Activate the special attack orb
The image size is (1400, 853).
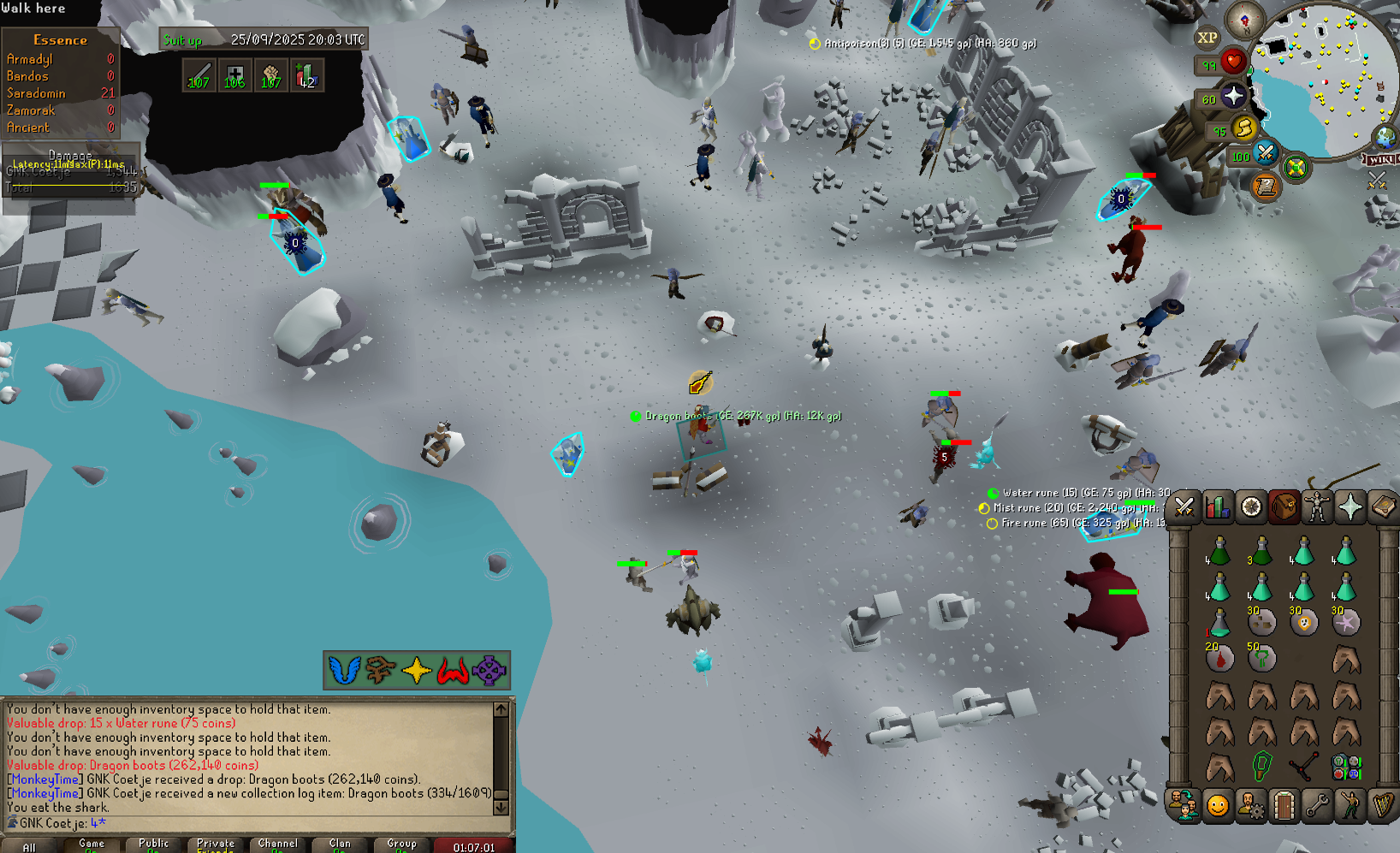pyautogui.click(x=1265, y=154)
